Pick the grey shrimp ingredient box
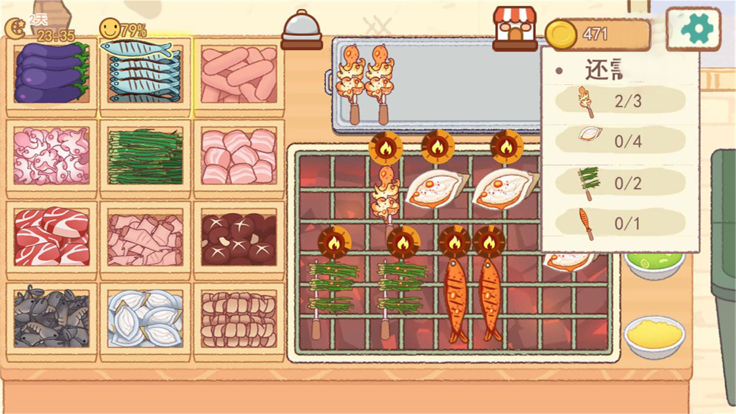Screen dimensions: 736x414 click(52, 319)
